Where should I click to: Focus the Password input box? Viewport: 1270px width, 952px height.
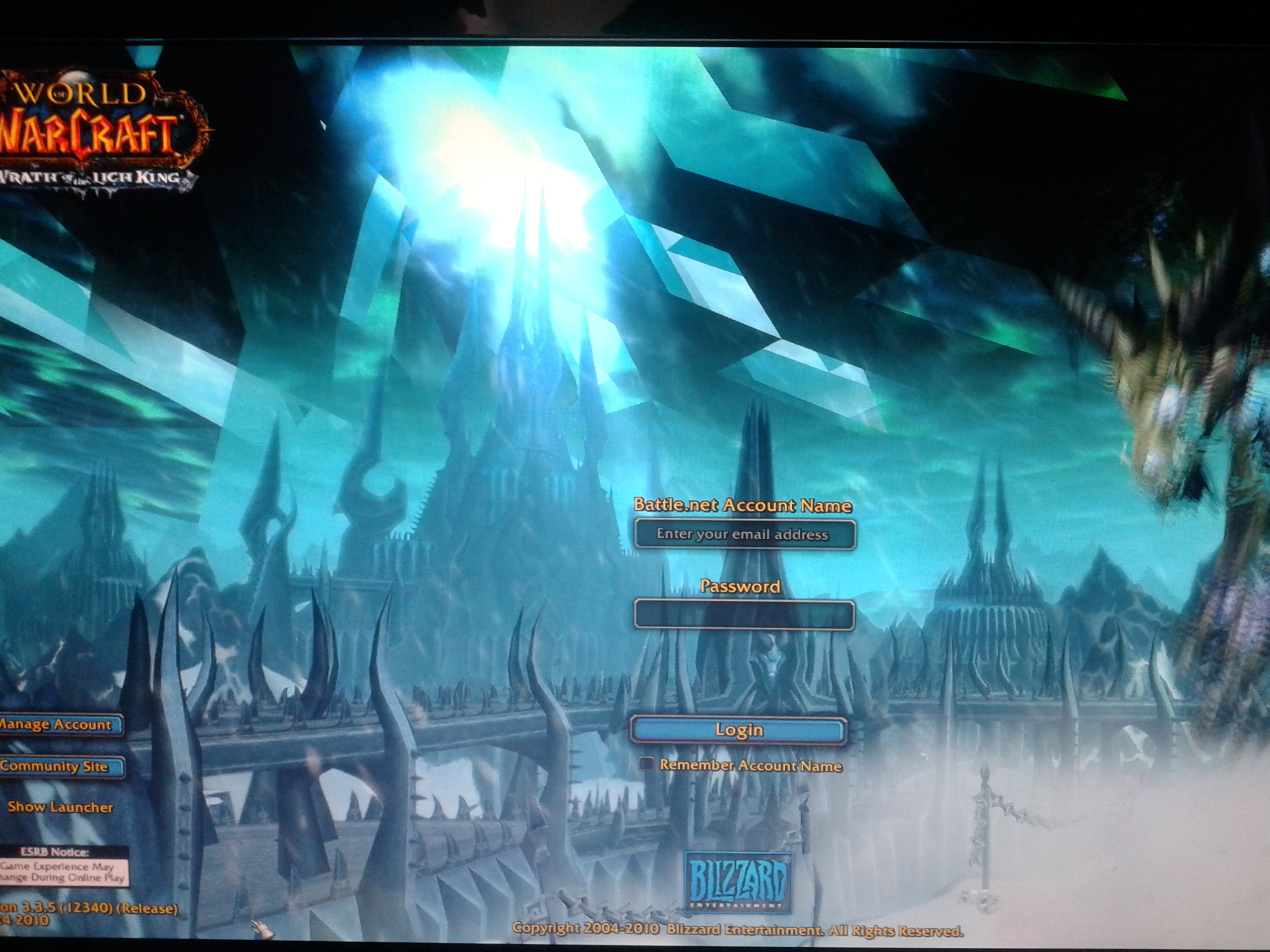click(x=744, y=615)
